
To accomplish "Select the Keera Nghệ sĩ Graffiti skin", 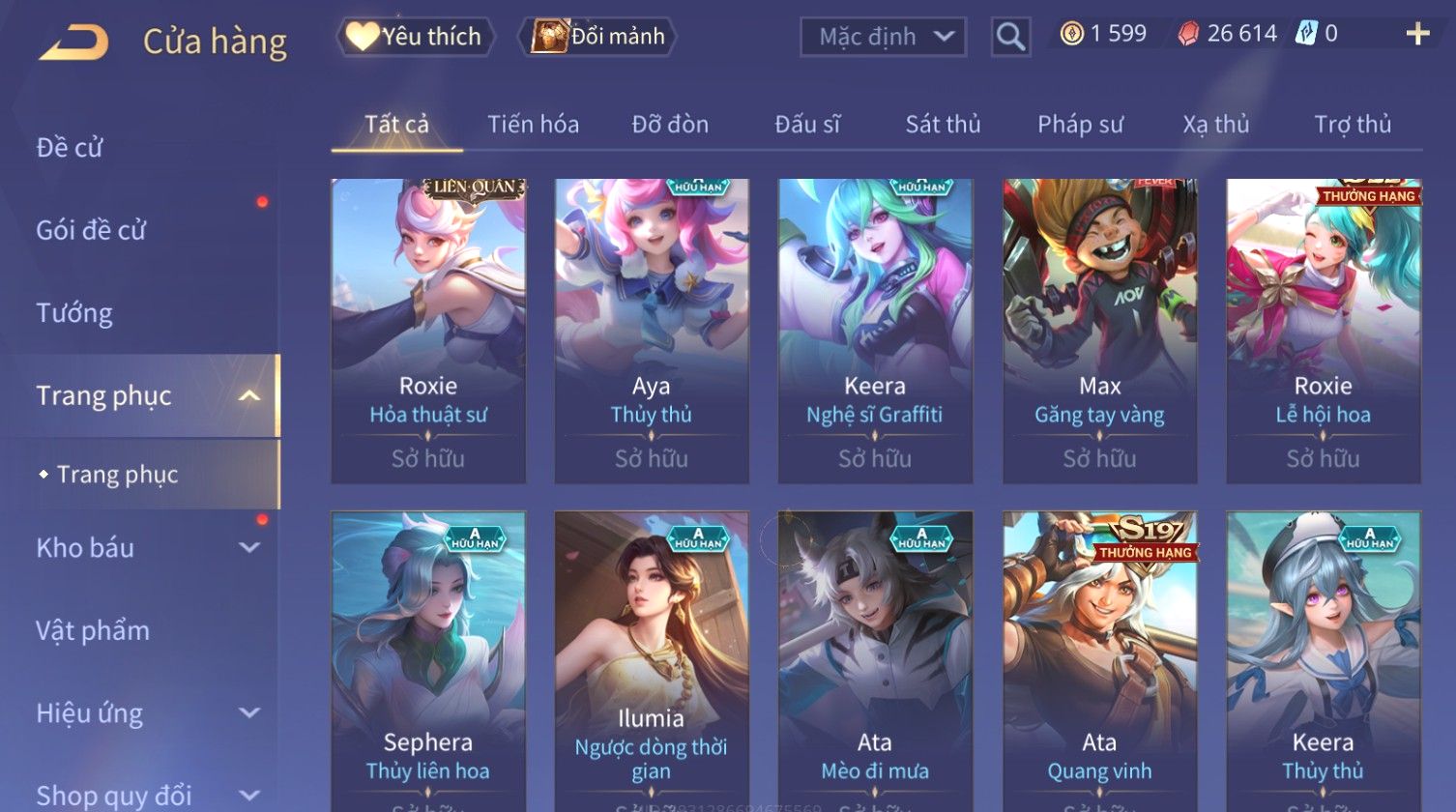I will 875,329.
